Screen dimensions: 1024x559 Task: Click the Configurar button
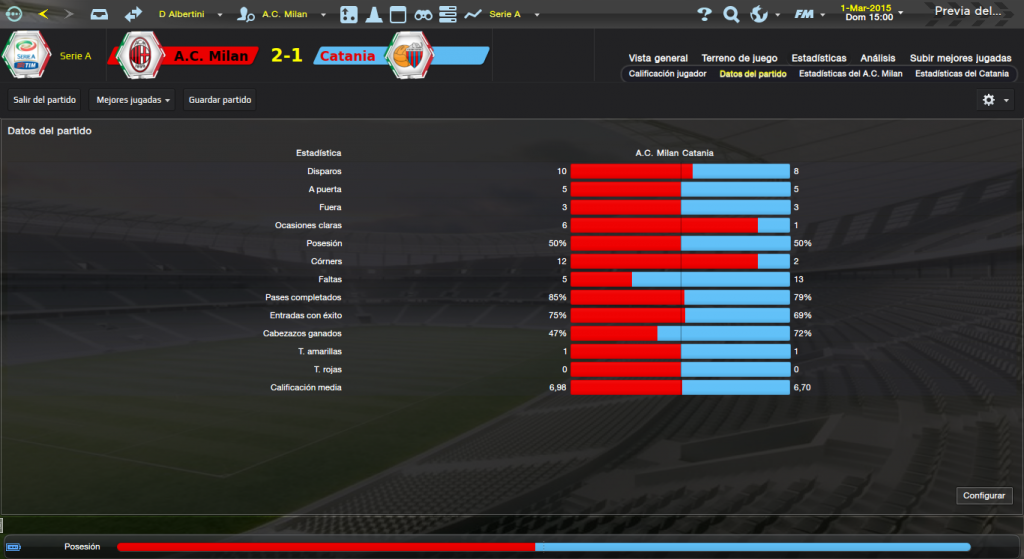point(986,496)
